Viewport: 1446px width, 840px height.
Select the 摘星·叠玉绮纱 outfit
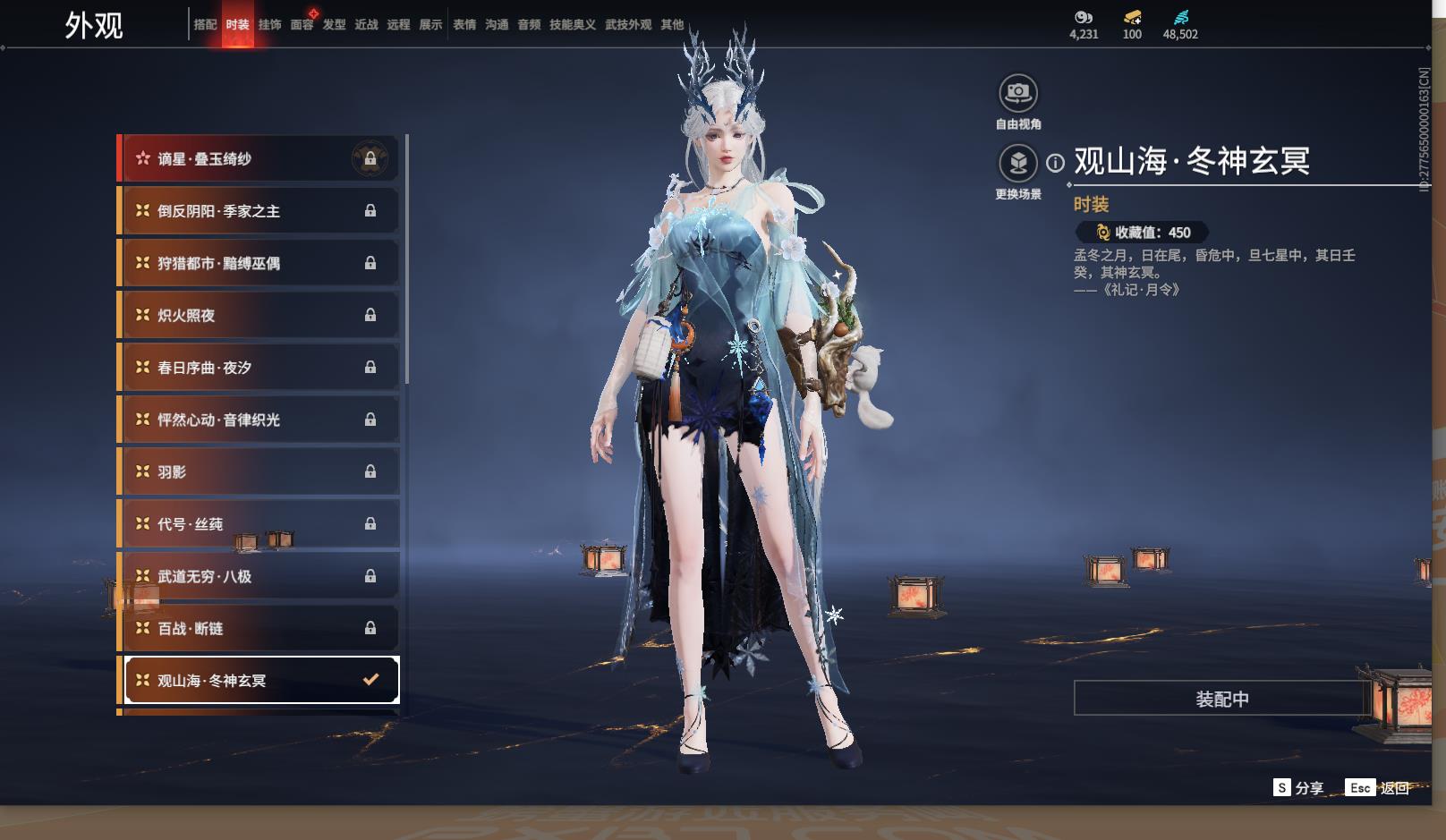(x=259, y=159)
